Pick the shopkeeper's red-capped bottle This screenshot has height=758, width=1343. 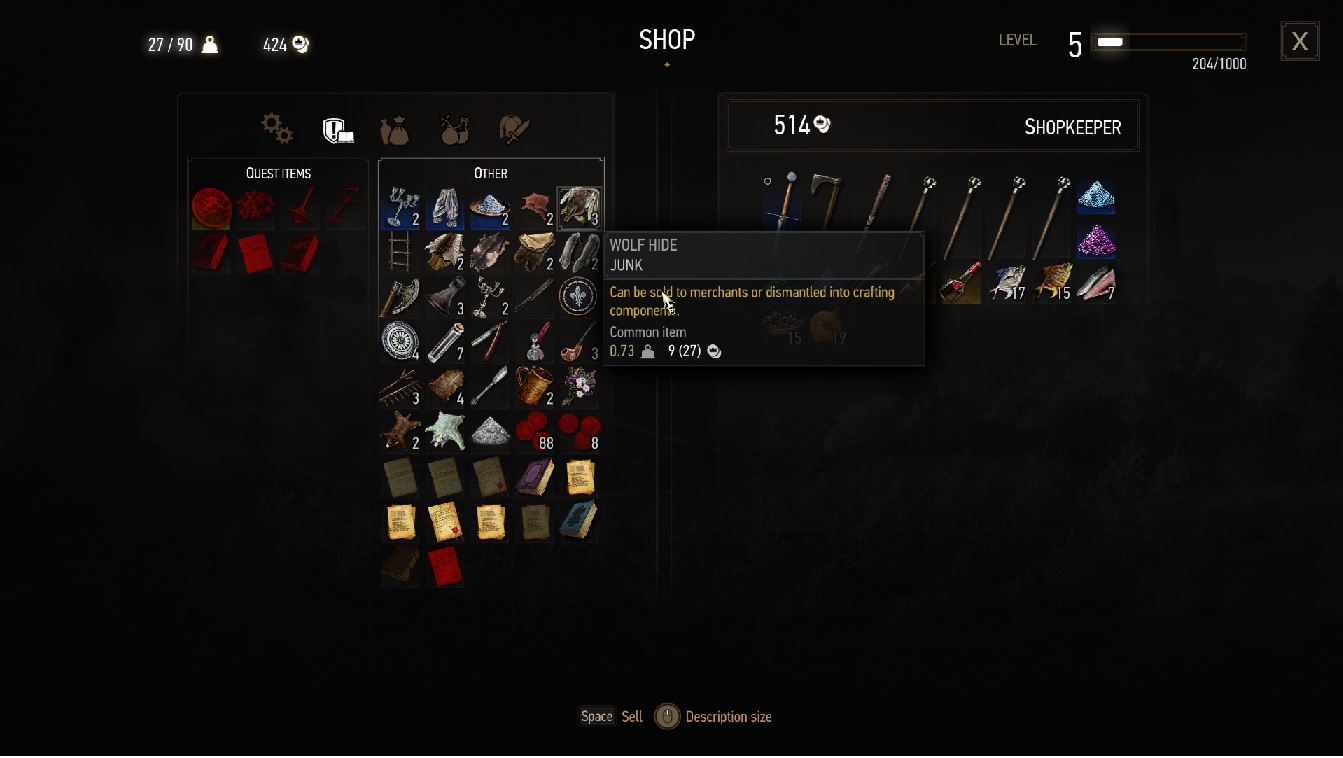tap(959, 283)
